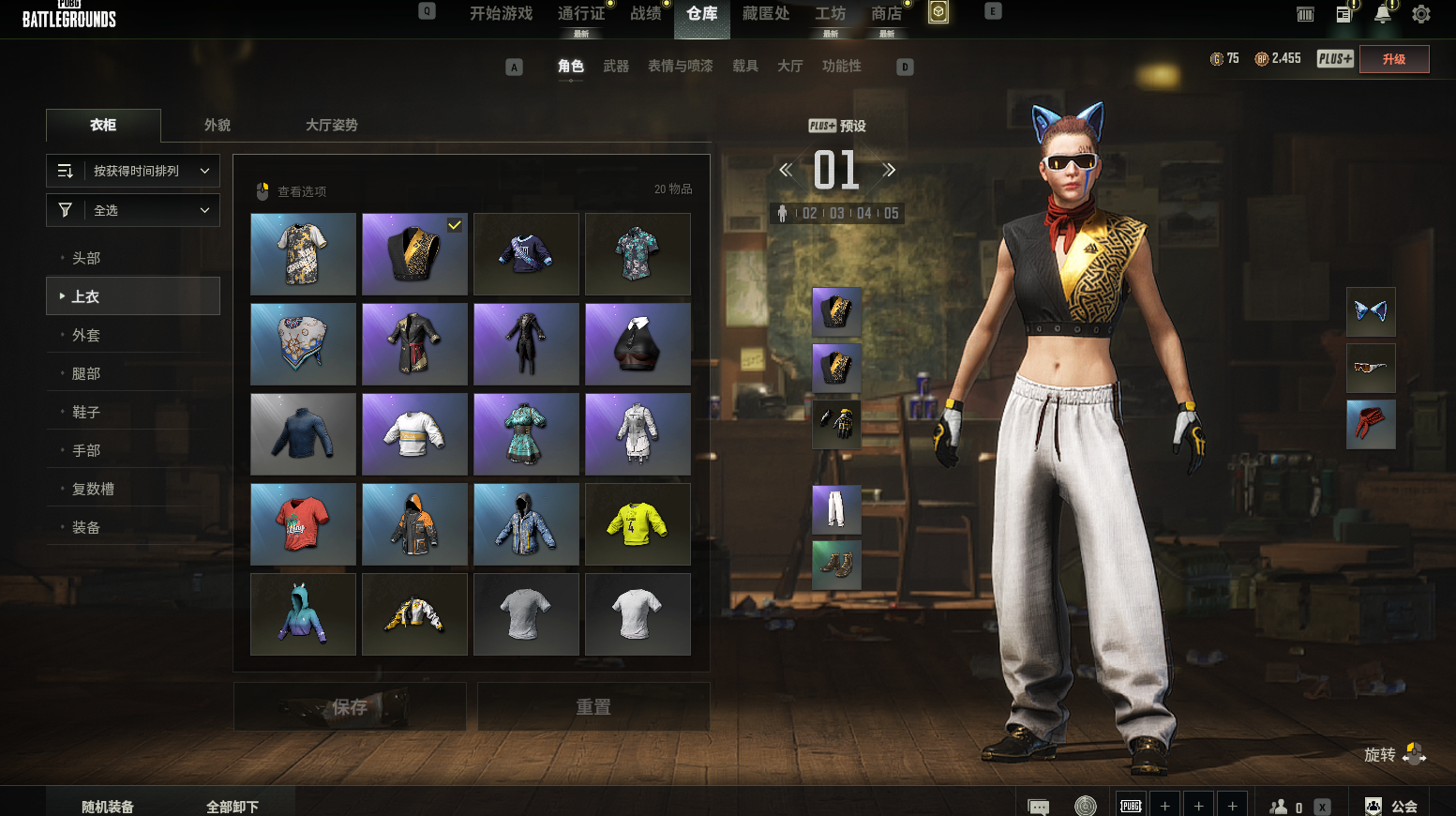The image size is (1456, 816).
Task: Open the 开始游戏 start game menu
Action: coord(501,14)
